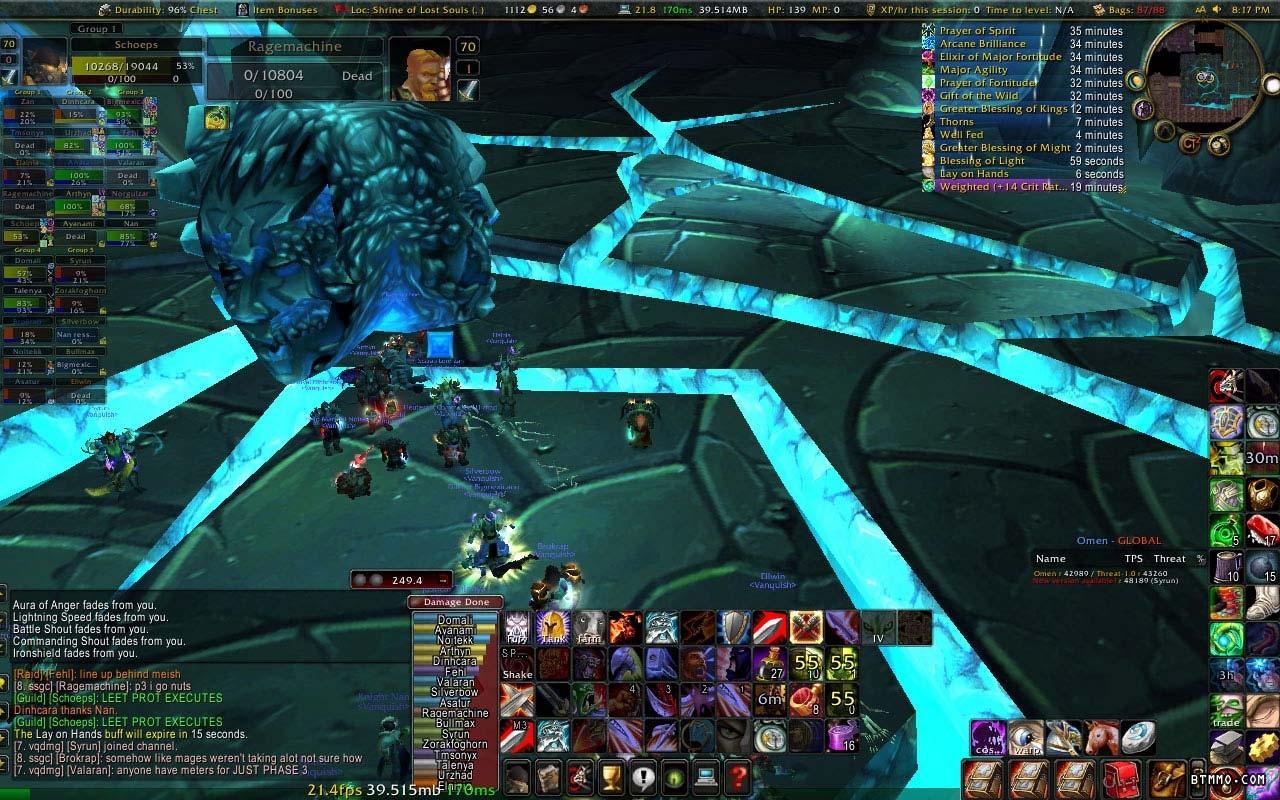This screenshot has width=1280, height=800.
Task: Activate the Fury stance macro icon
Action: tap(517, 628)
